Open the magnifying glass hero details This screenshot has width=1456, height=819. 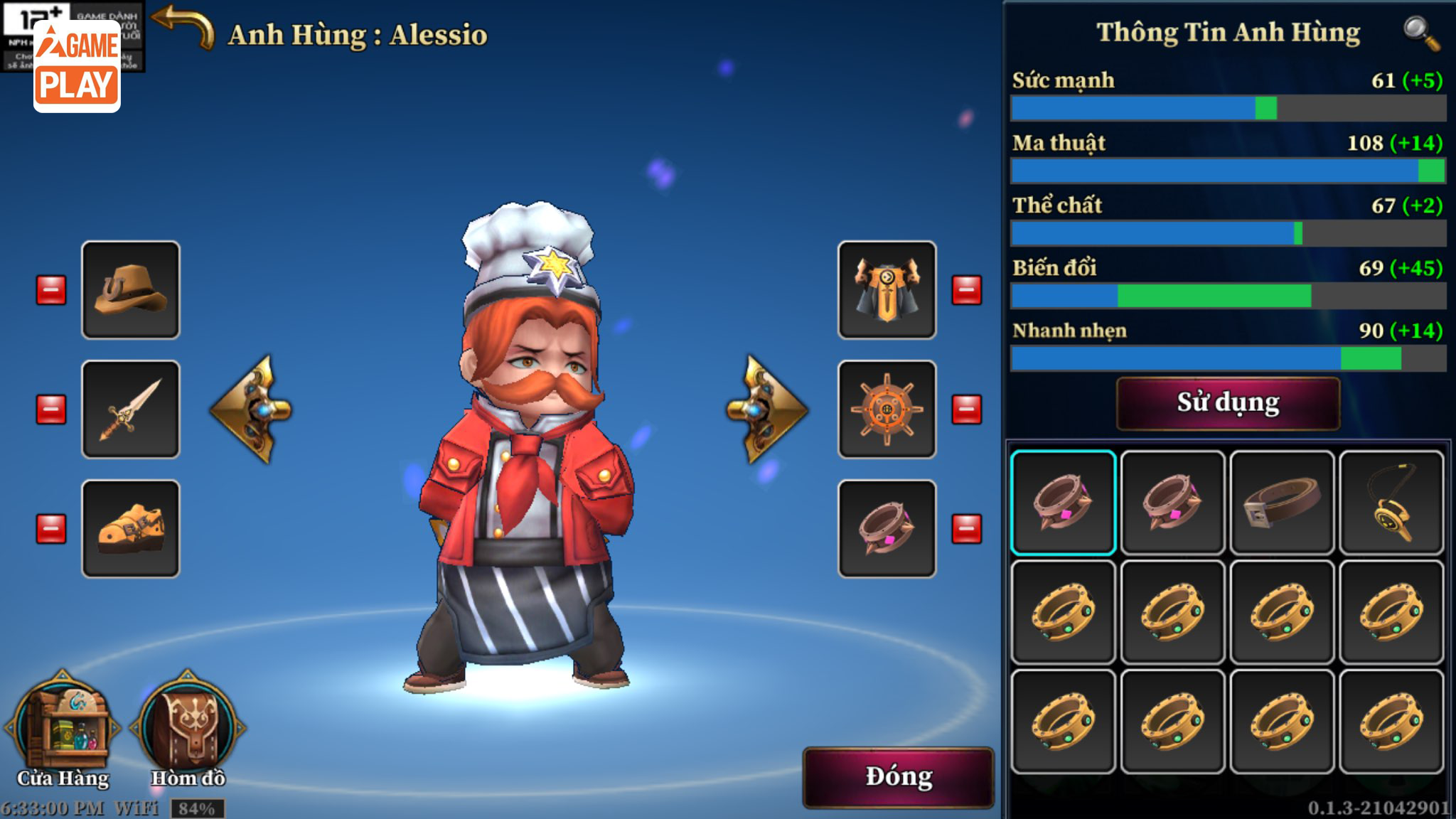point(1420,33)
